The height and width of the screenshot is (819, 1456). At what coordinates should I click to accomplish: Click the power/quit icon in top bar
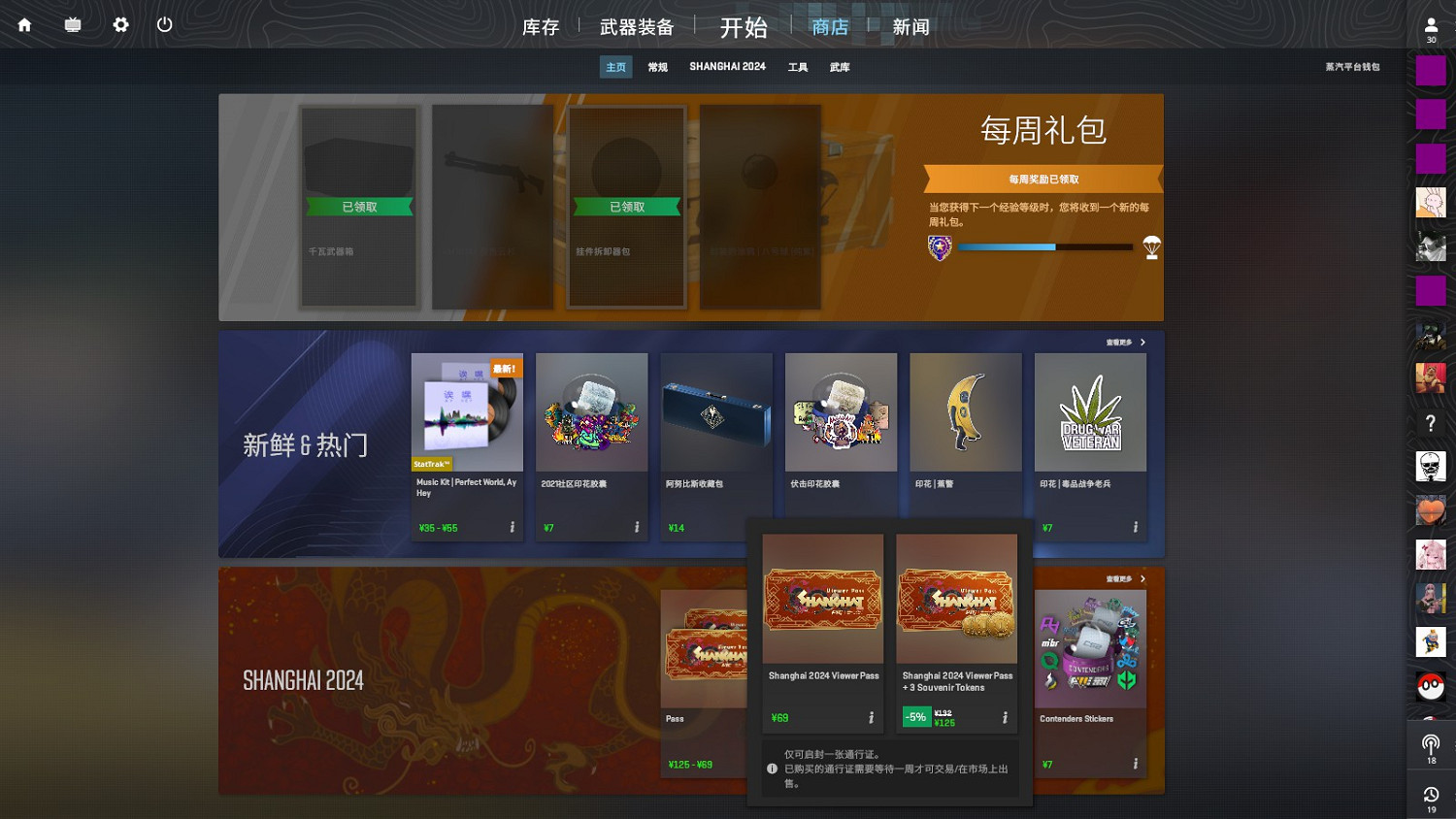164,24
